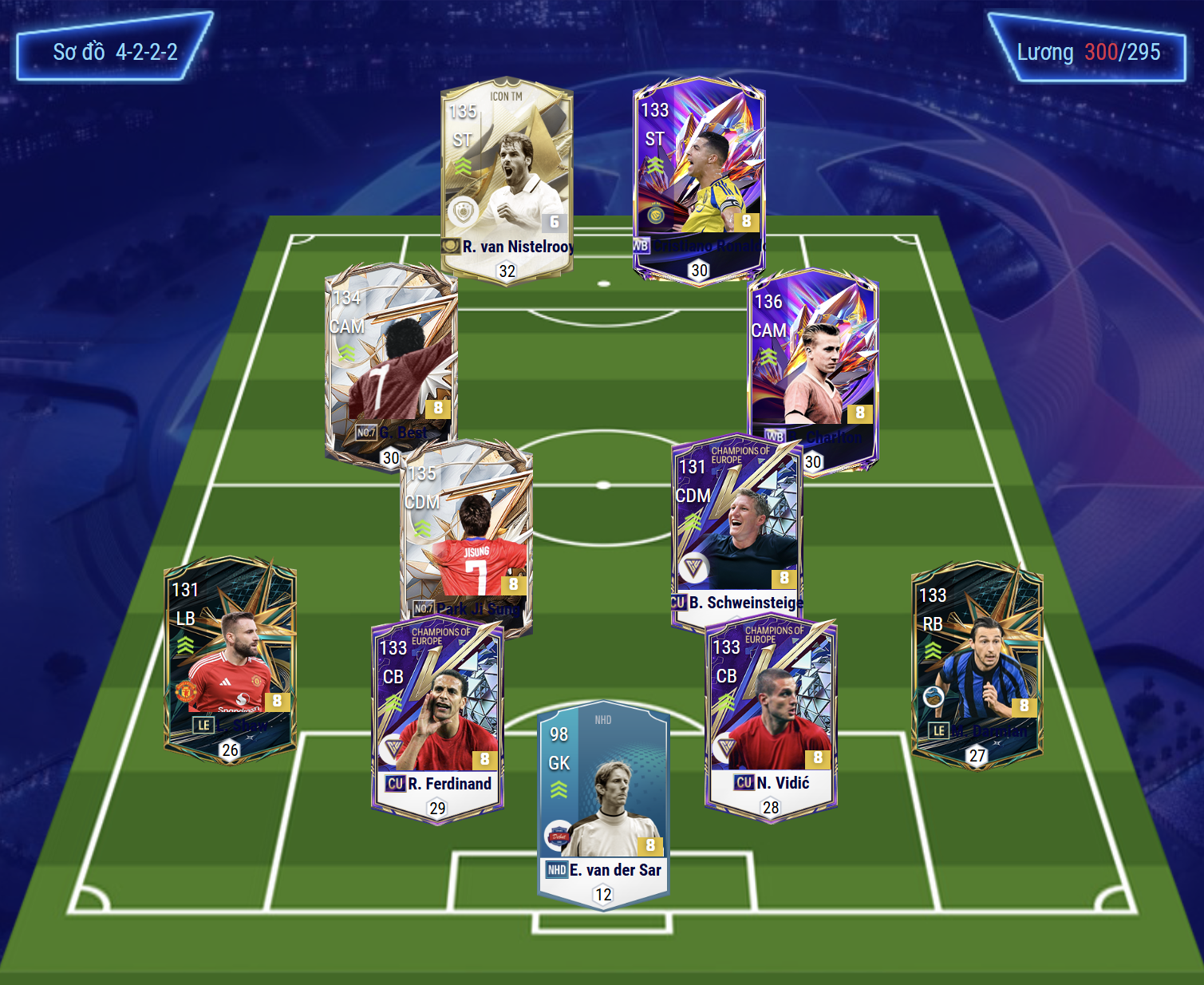This screenshot has width=1204, height=985.
Task: Select the Charlton CAM card
Action: (x=812, y=367)
